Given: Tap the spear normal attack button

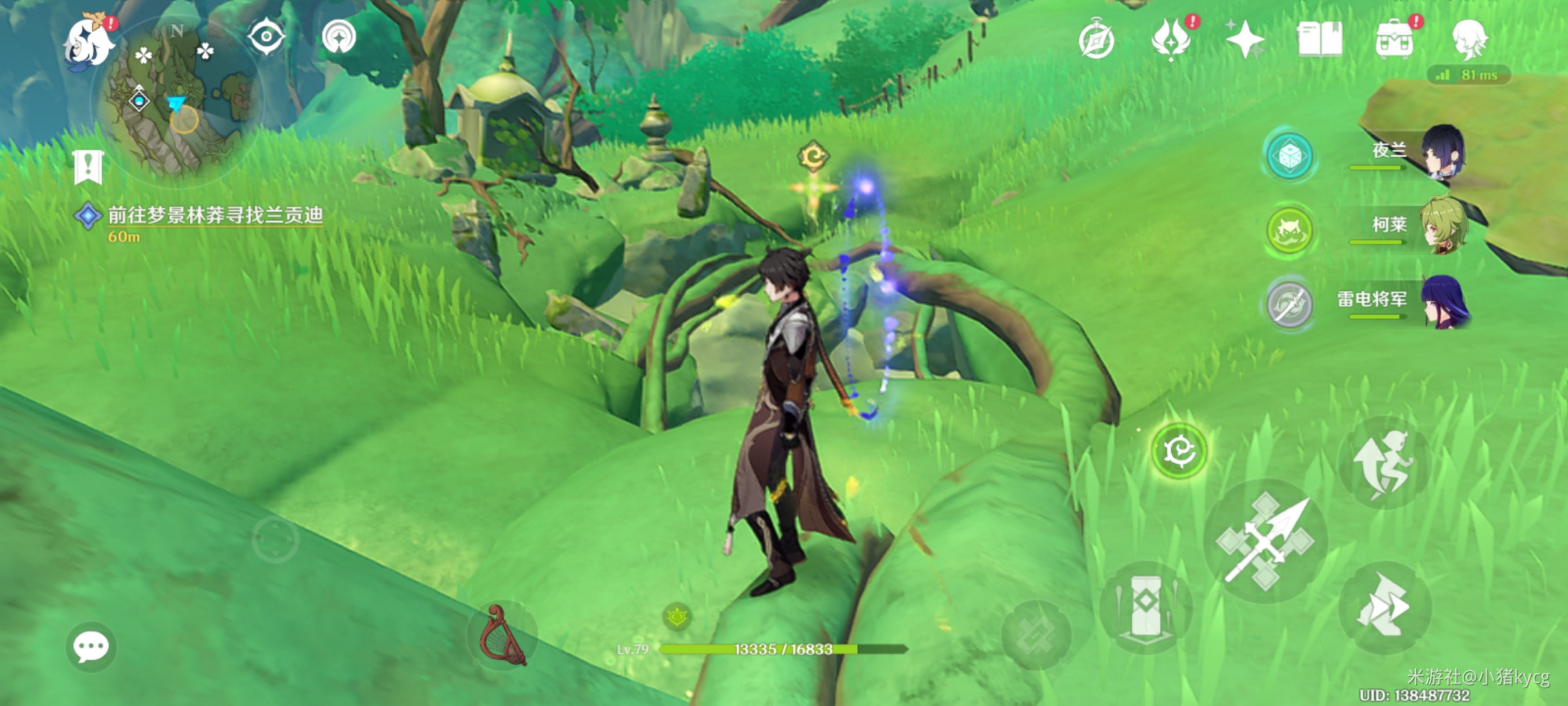Looking at the screenshot, I should (1266, 541).
